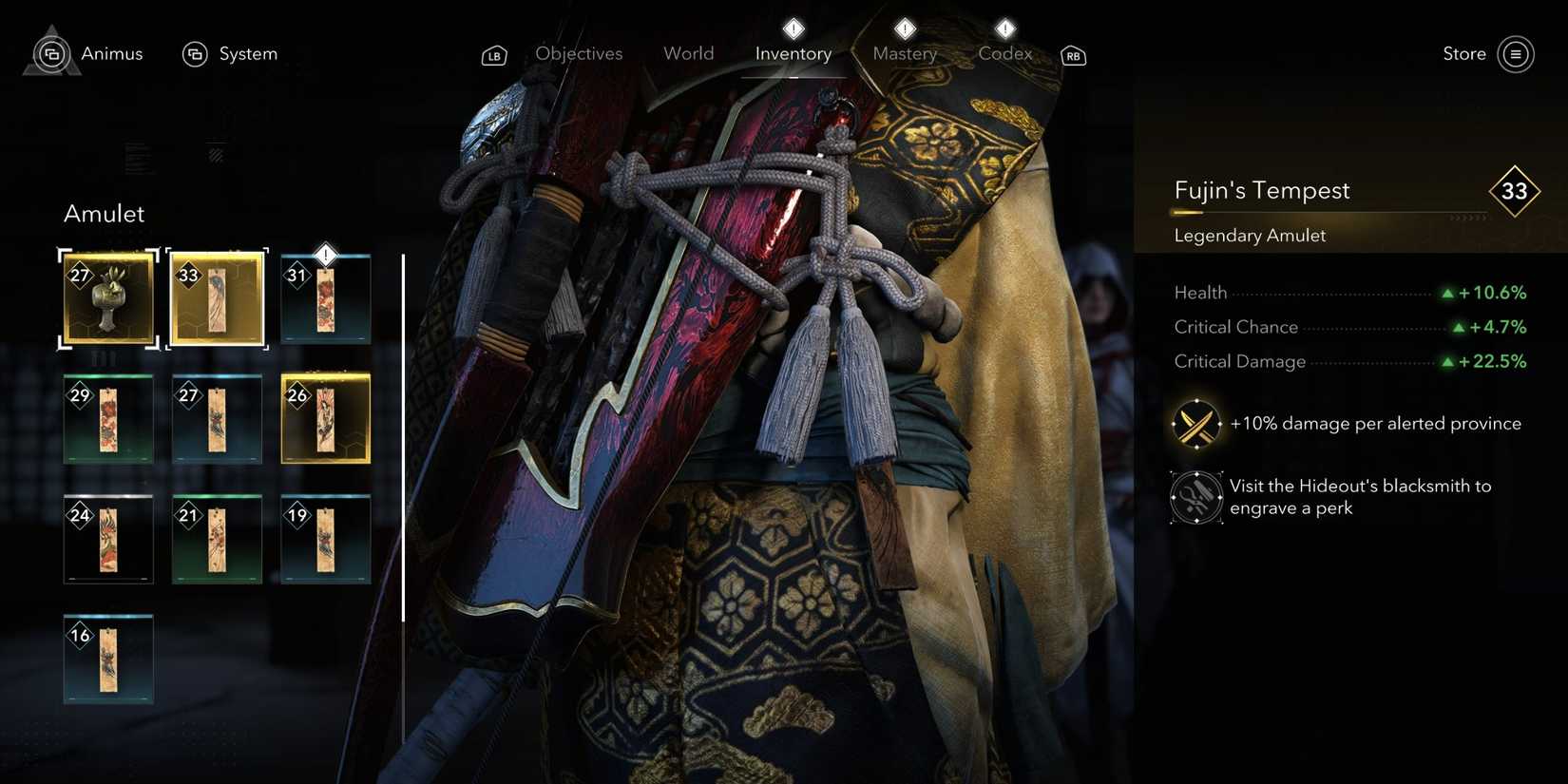
Task: Open the Mastery alert expander
Action: click(x=905, y=29)
